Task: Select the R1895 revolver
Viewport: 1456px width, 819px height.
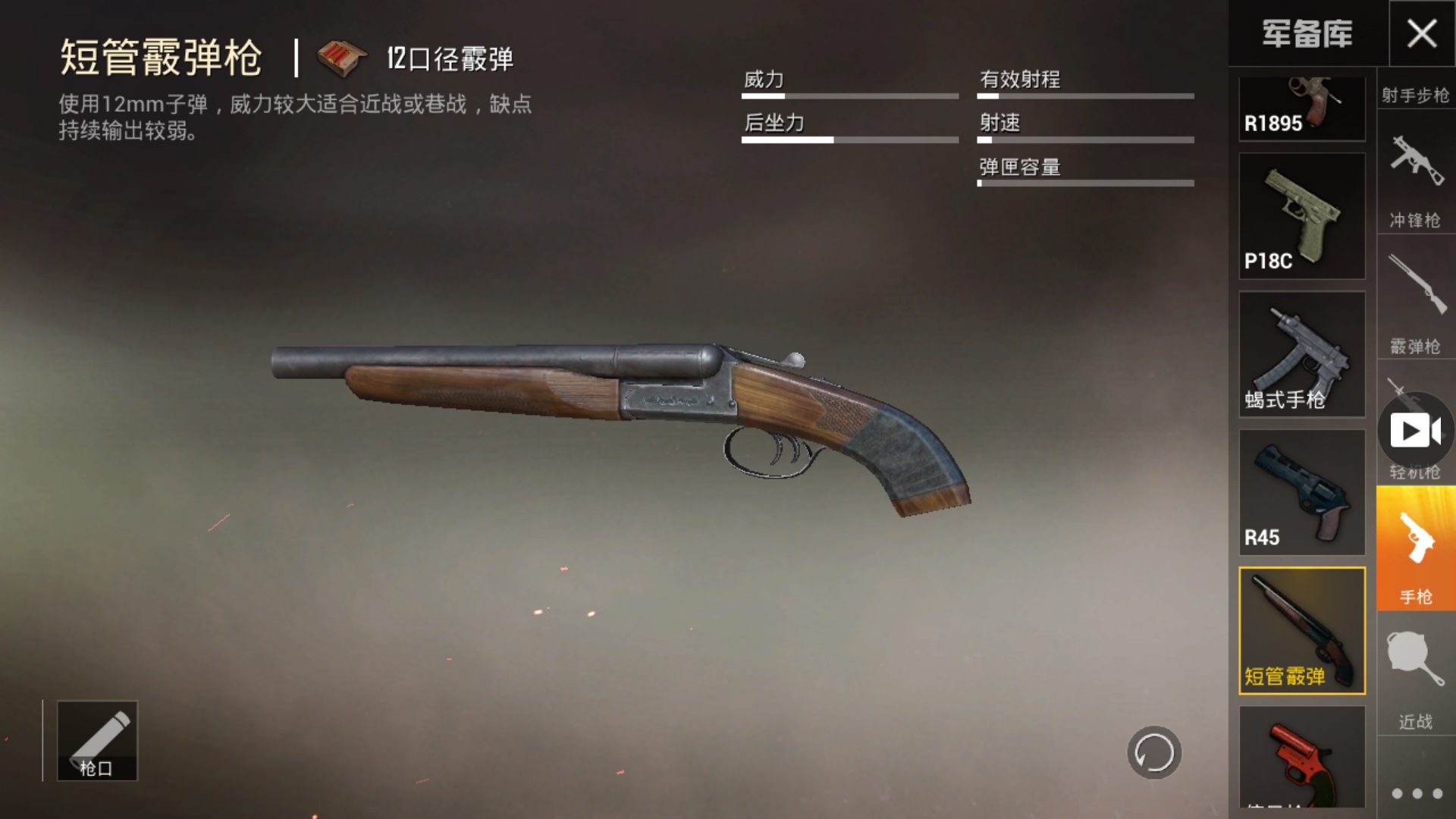Action: point(1302,110)
